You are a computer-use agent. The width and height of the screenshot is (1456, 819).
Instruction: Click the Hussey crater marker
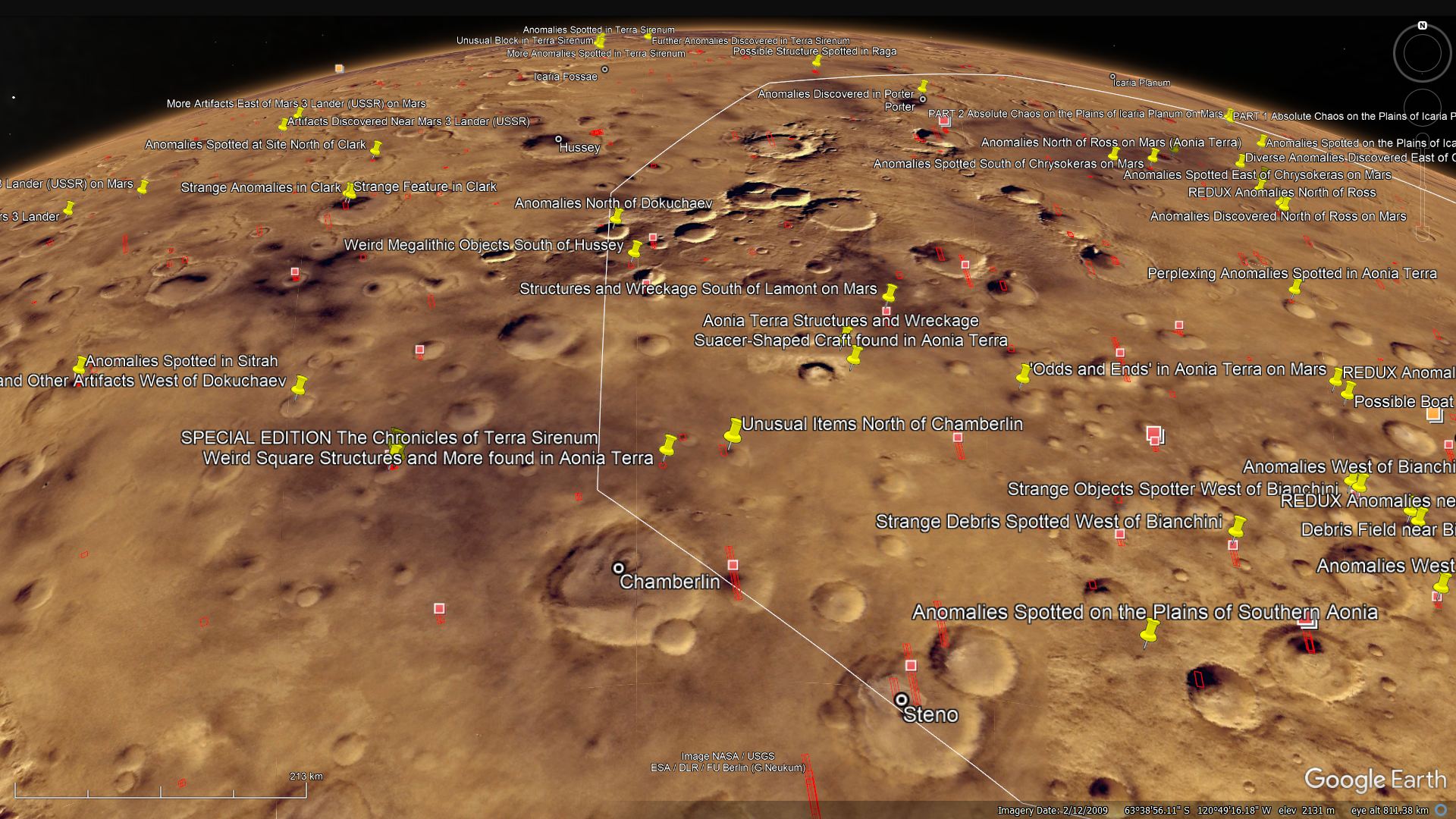pos(559,139)
